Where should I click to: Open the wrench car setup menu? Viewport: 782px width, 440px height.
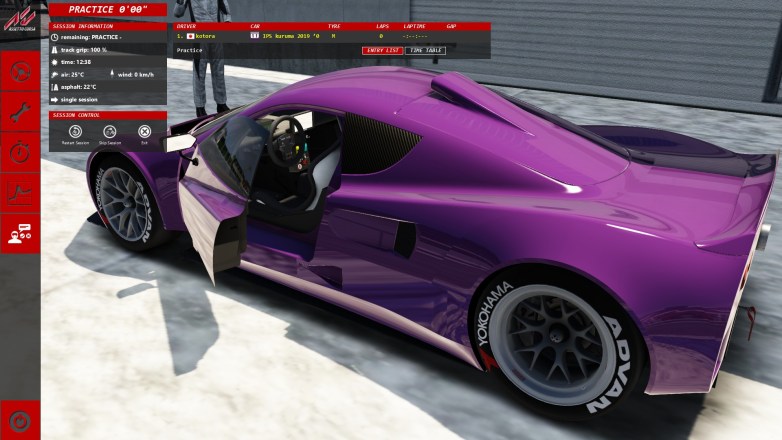coord(20,110)
